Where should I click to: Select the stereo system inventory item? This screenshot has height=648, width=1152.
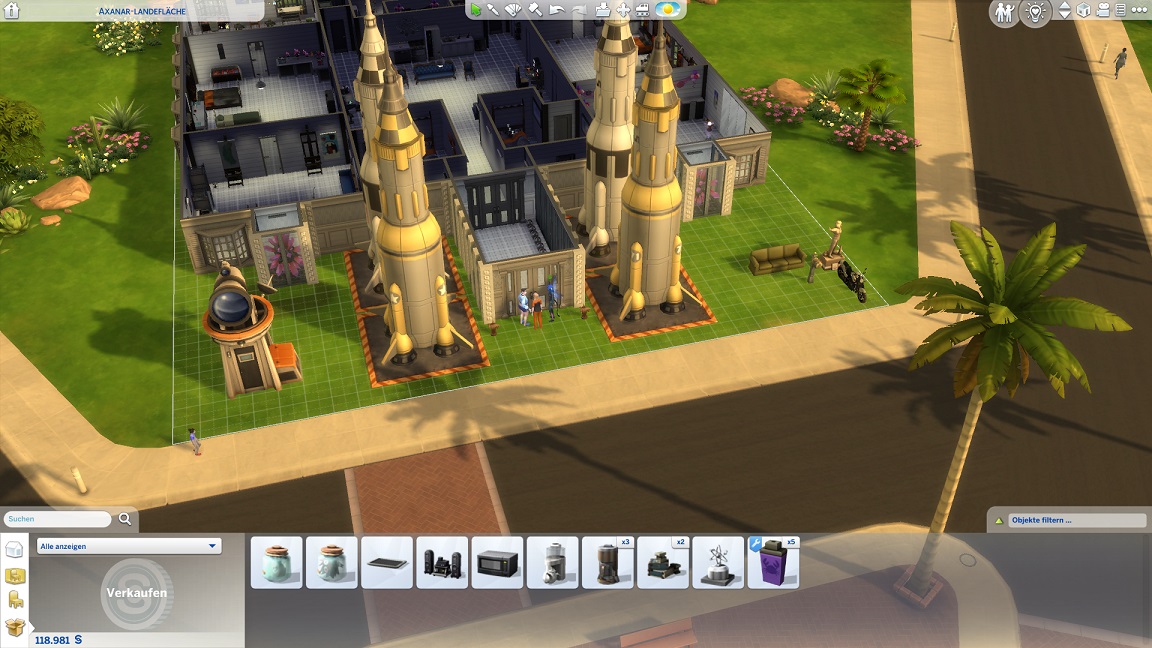click(442, 563)
